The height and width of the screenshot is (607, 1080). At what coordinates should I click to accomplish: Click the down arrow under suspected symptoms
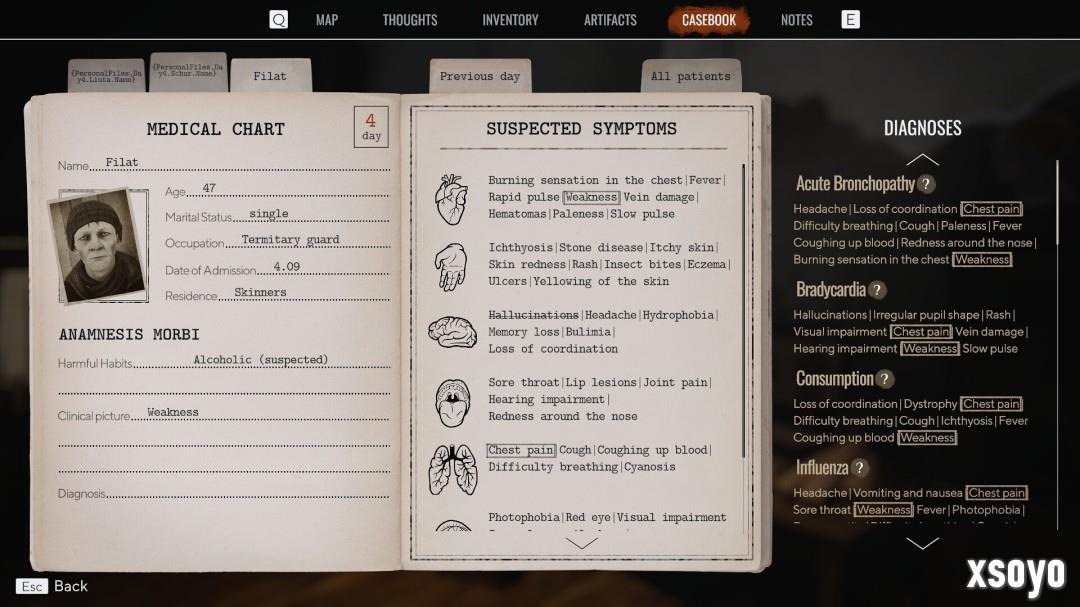[581, 543]
